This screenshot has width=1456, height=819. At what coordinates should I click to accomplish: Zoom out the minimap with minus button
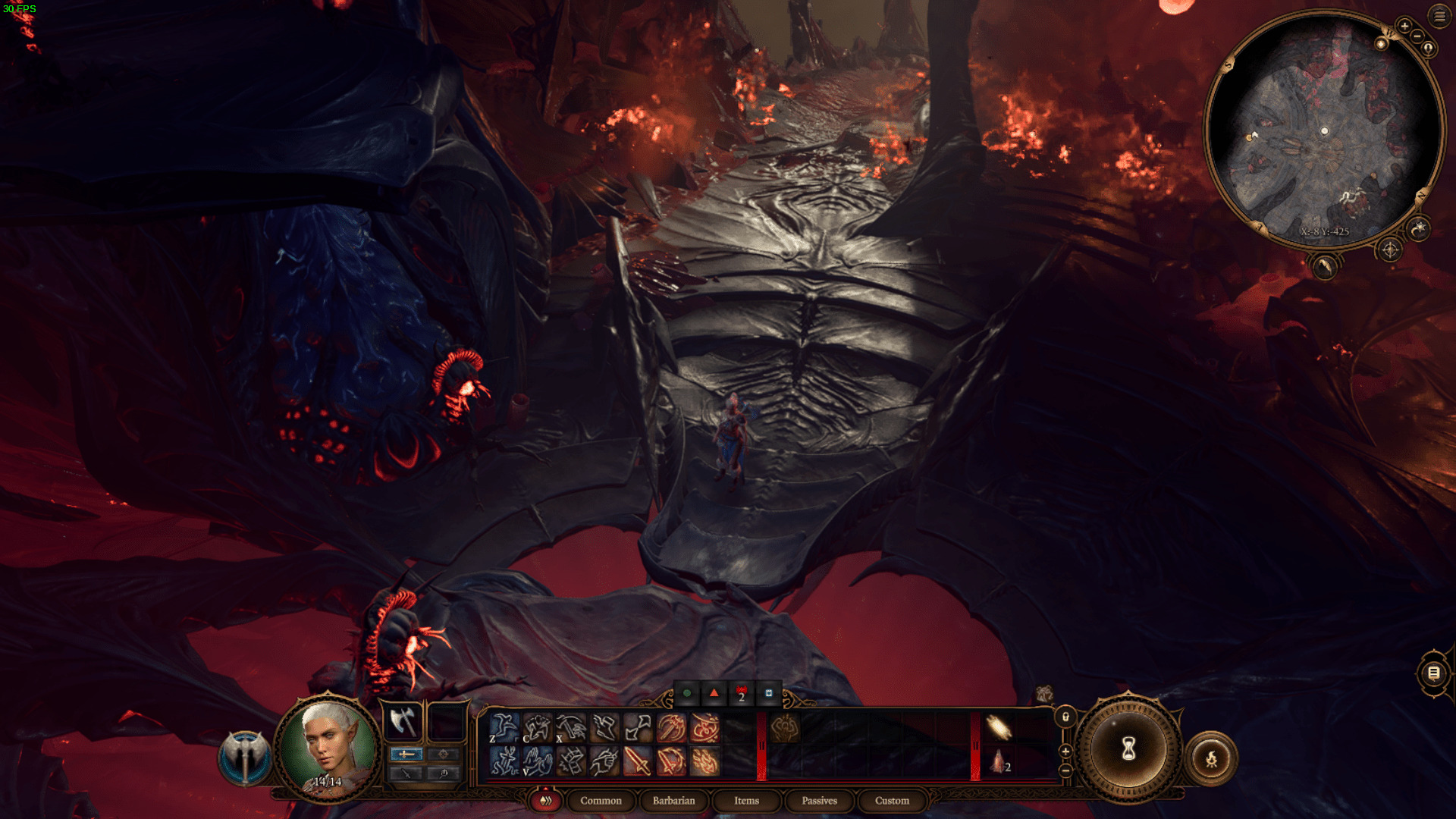[x=1417, y=36]
